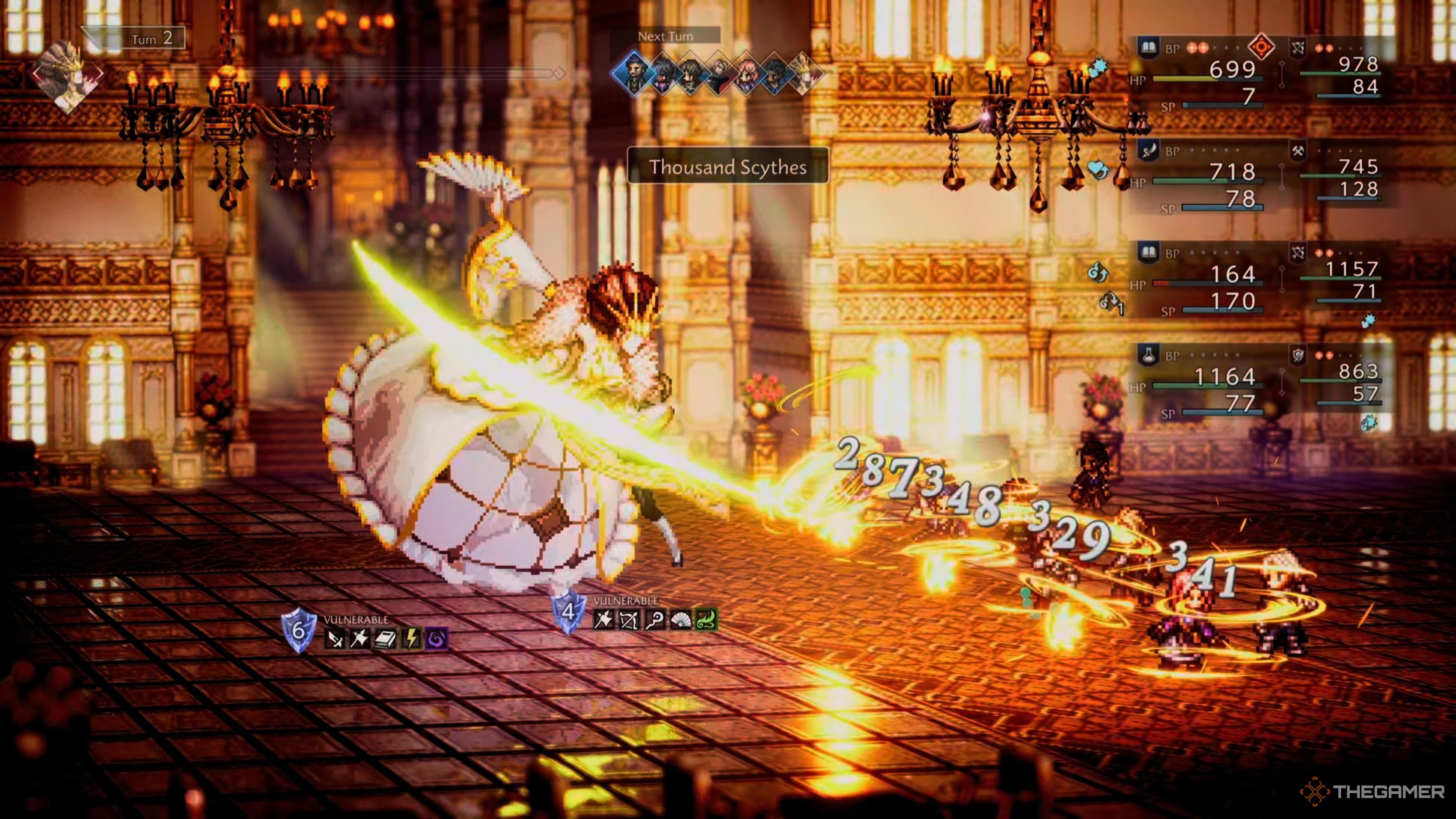Click the shield counter showing 4
1456x819 pixels.
[x=568, y=612]
